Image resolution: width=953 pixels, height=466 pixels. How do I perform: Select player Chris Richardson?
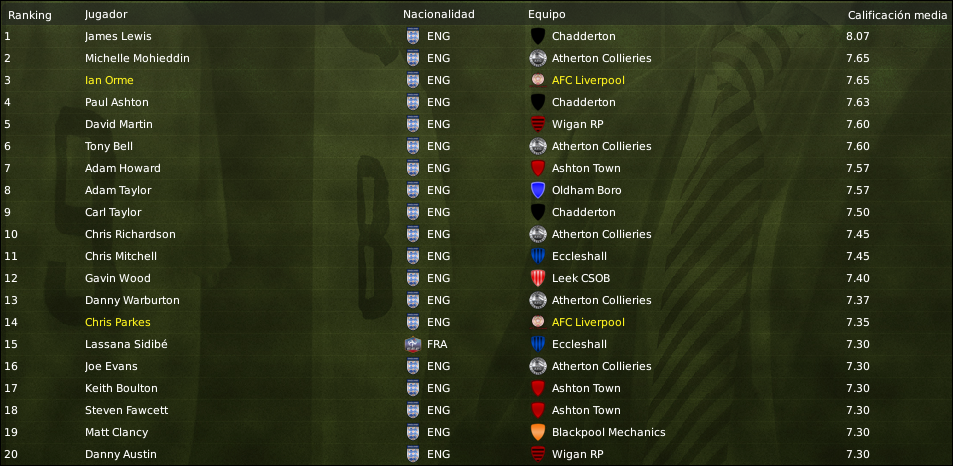(130, 234)
